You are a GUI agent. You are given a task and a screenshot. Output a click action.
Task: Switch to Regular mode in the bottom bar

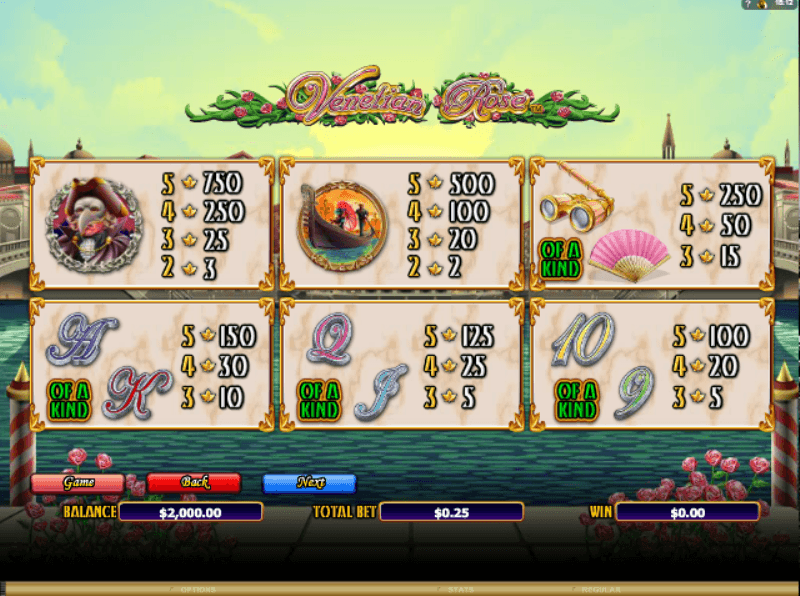(600, 590)
